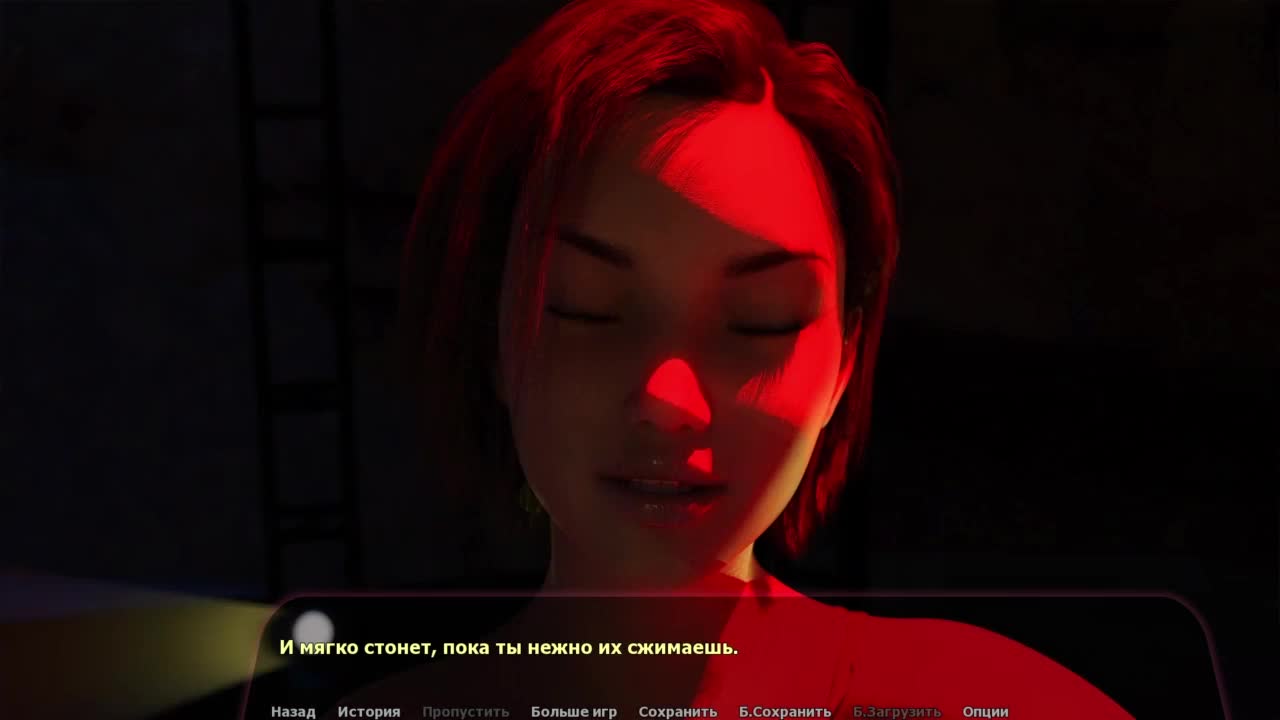Open the История dialogue log

368,712
